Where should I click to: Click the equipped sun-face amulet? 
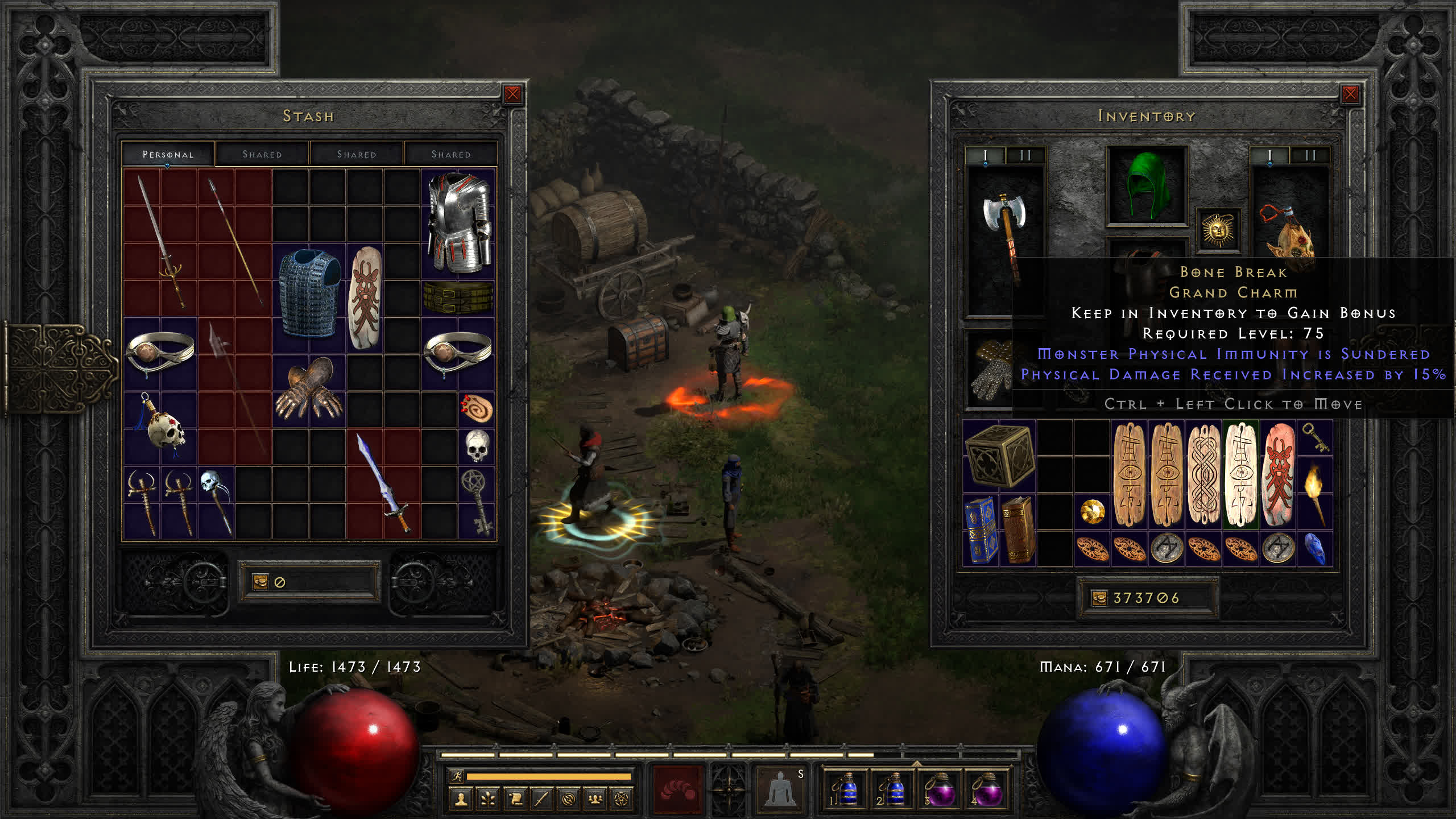(x=1218, y=230)
